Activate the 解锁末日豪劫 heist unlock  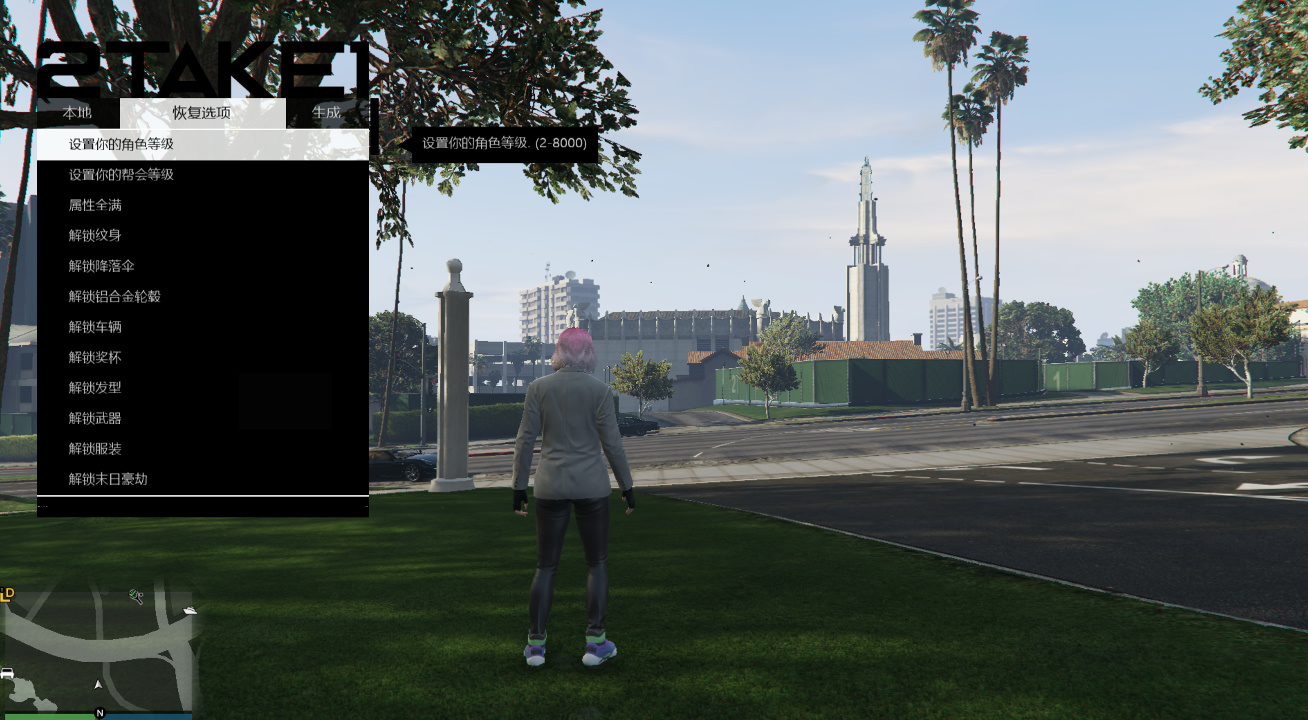110,479
